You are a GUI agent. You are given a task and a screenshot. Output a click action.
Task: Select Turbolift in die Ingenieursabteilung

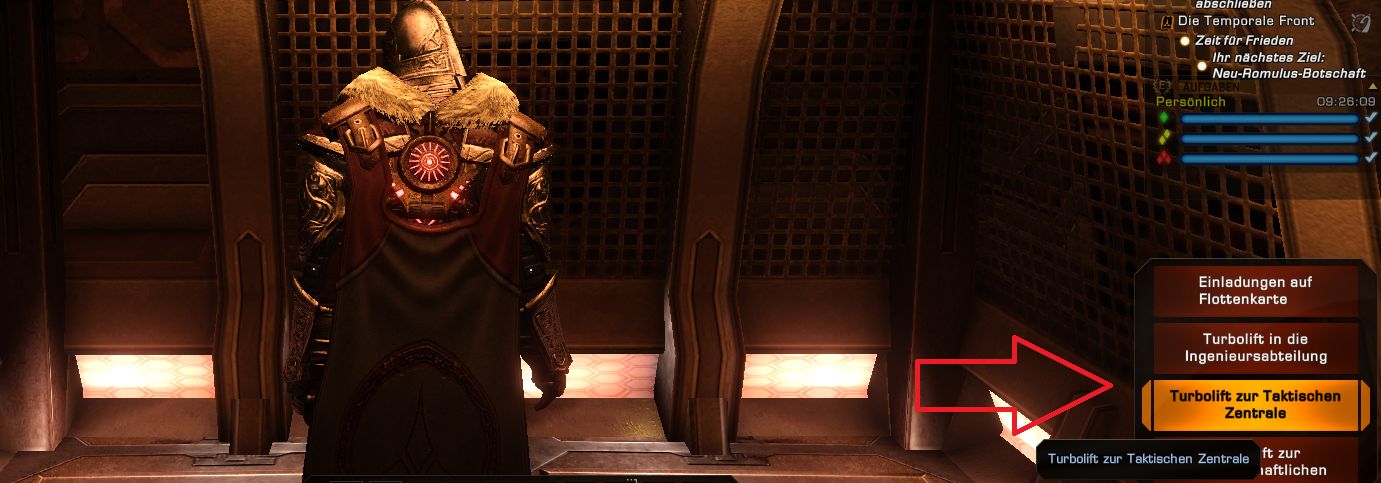point(1256,347)
